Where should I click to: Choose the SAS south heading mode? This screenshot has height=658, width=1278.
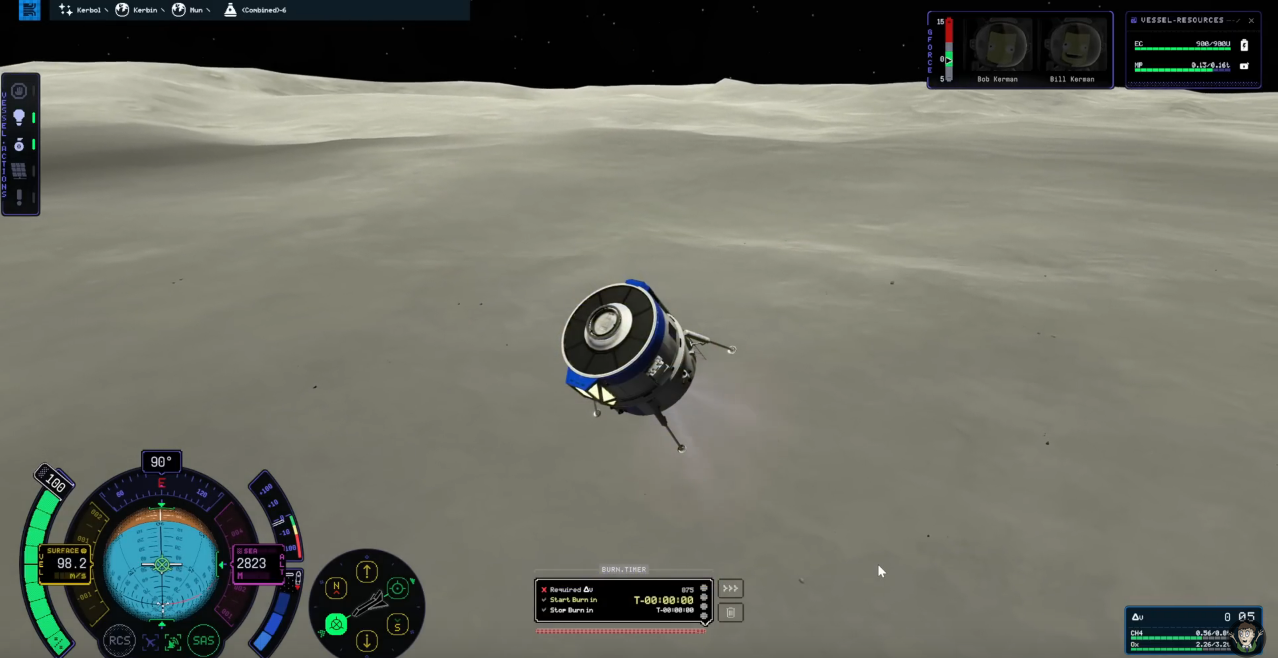pyautogui.click(x=397, y=625)
